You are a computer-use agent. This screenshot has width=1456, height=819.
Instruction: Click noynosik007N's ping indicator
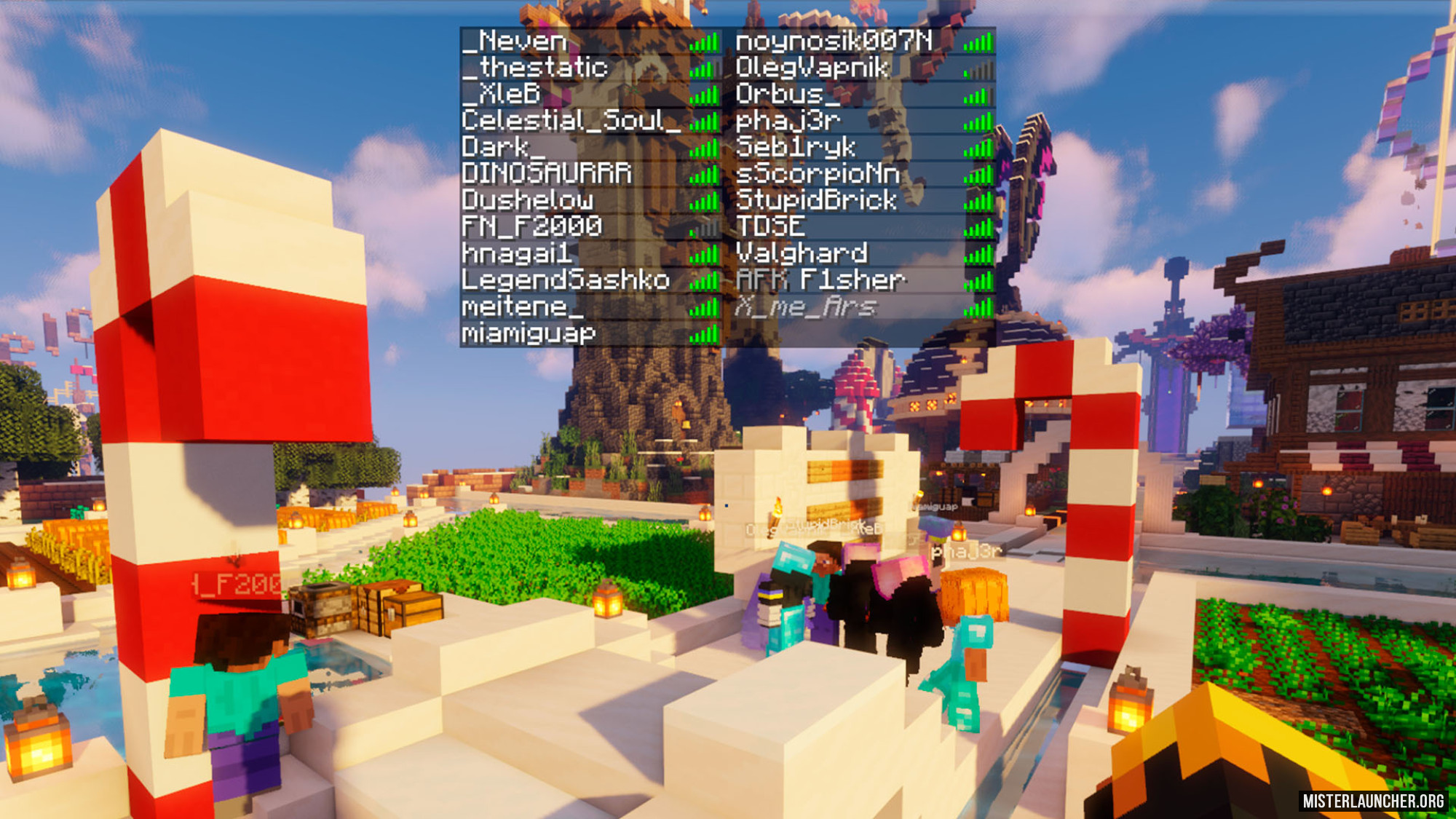point(977,44)
